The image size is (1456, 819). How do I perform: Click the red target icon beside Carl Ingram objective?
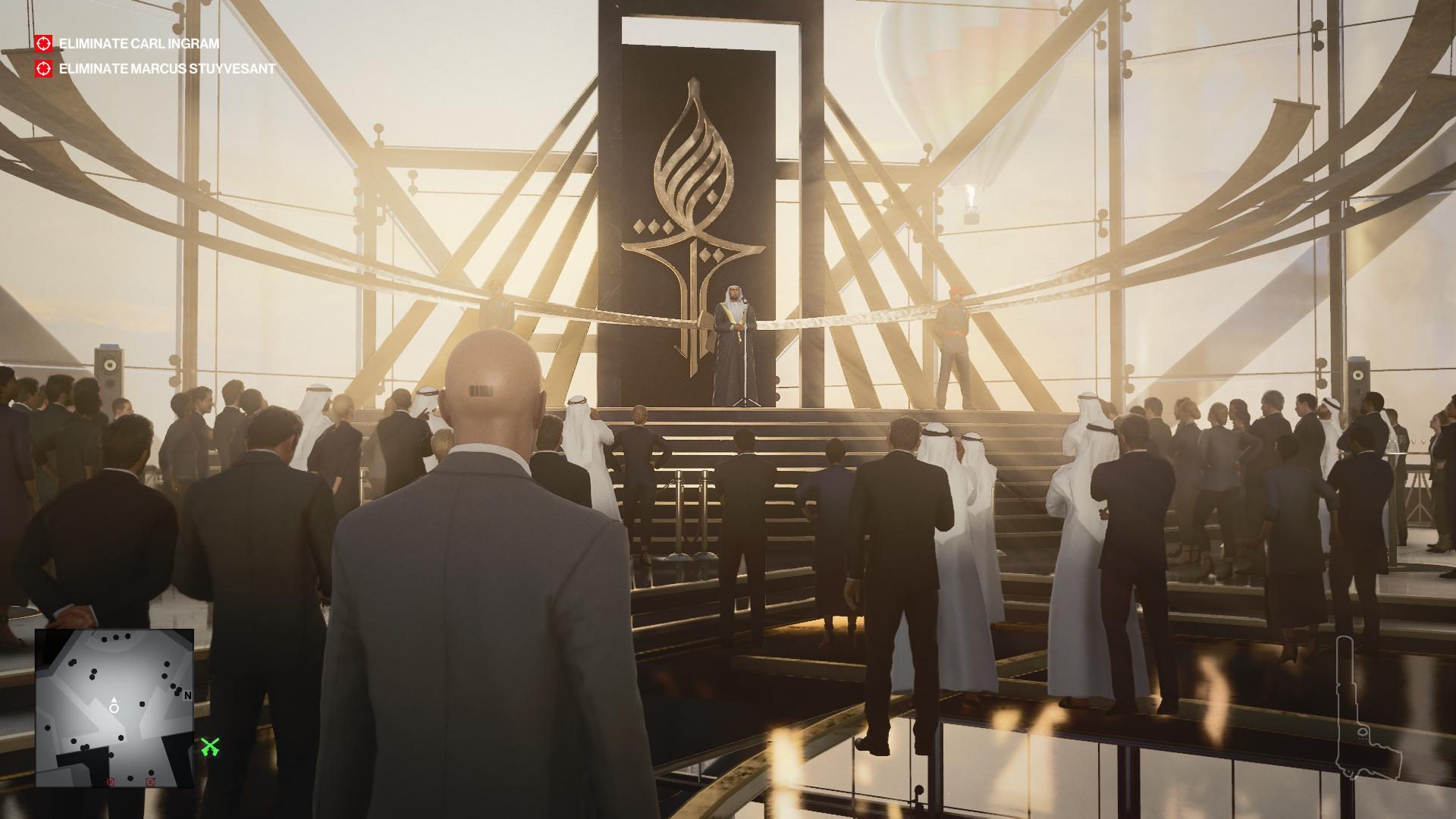(x=43, y=43)
